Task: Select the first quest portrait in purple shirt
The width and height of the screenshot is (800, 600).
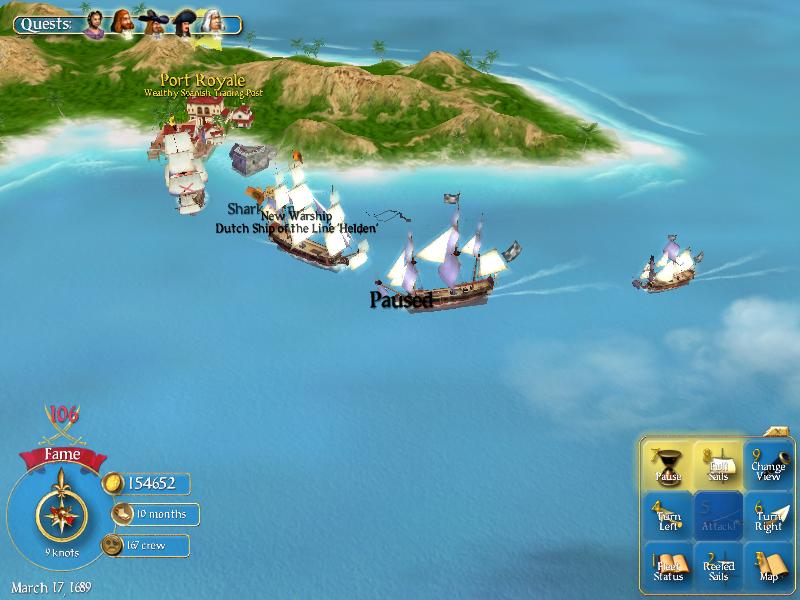Action: (x=94, y=23)
